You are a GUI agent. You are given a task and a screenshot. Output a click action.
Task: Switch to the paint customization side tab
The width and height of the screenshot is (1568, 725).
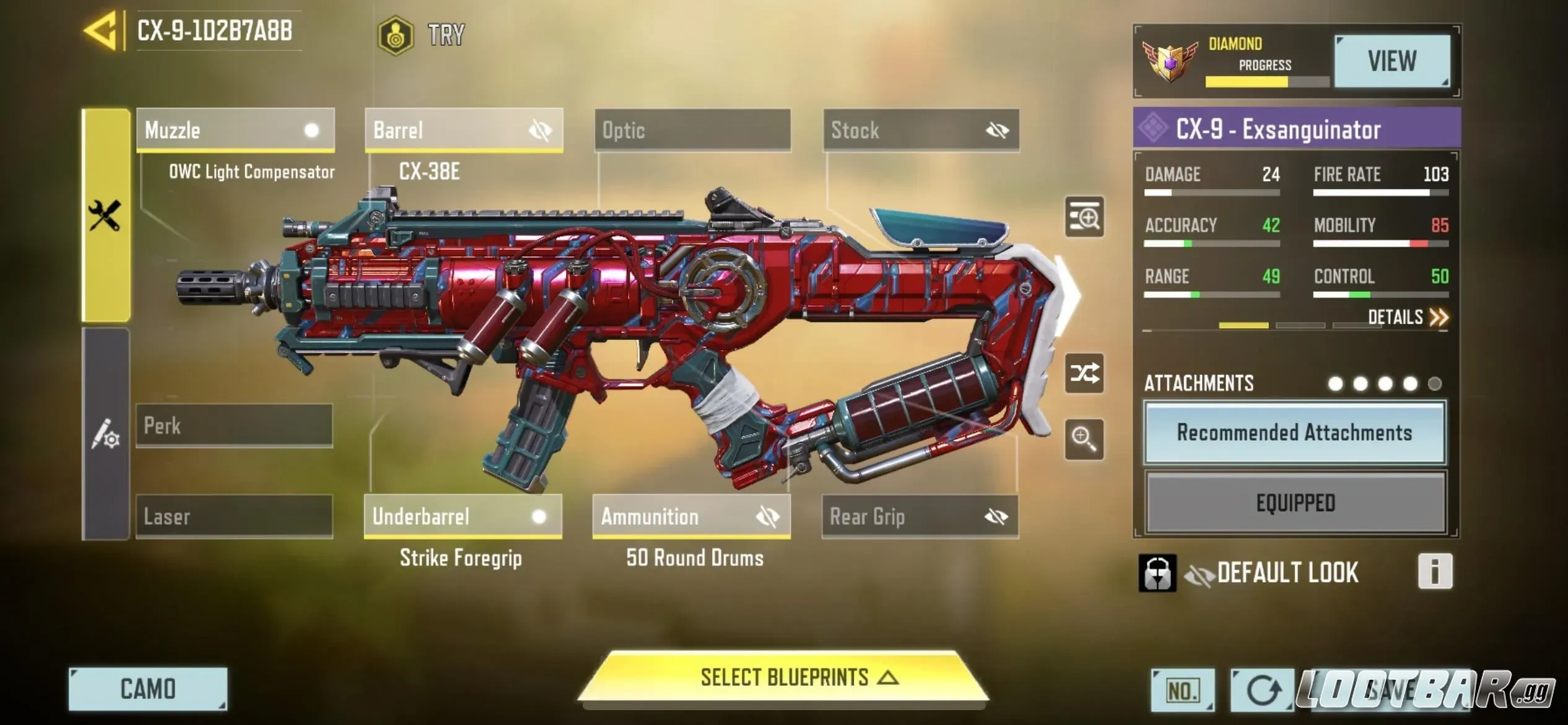[x=106, y=434]
